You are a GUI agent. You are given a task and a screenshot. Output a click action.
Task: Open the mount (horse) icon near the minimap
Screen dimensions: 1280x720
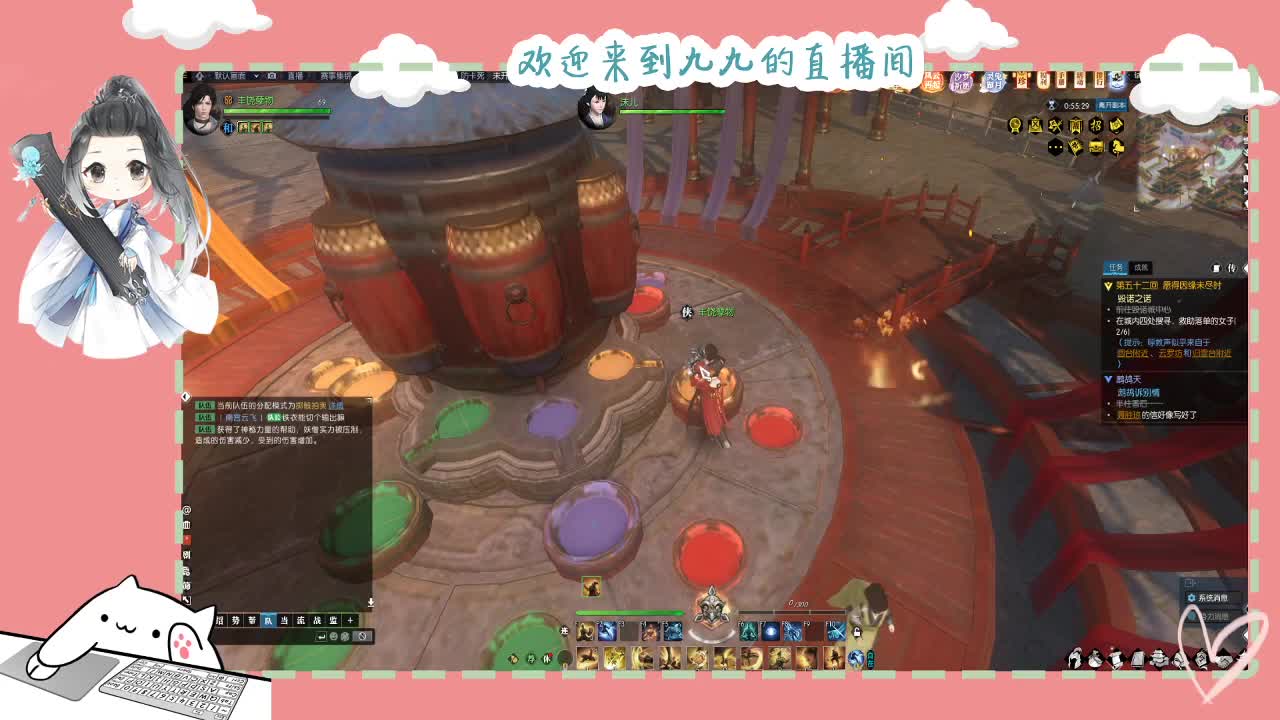coord(1117,147)
